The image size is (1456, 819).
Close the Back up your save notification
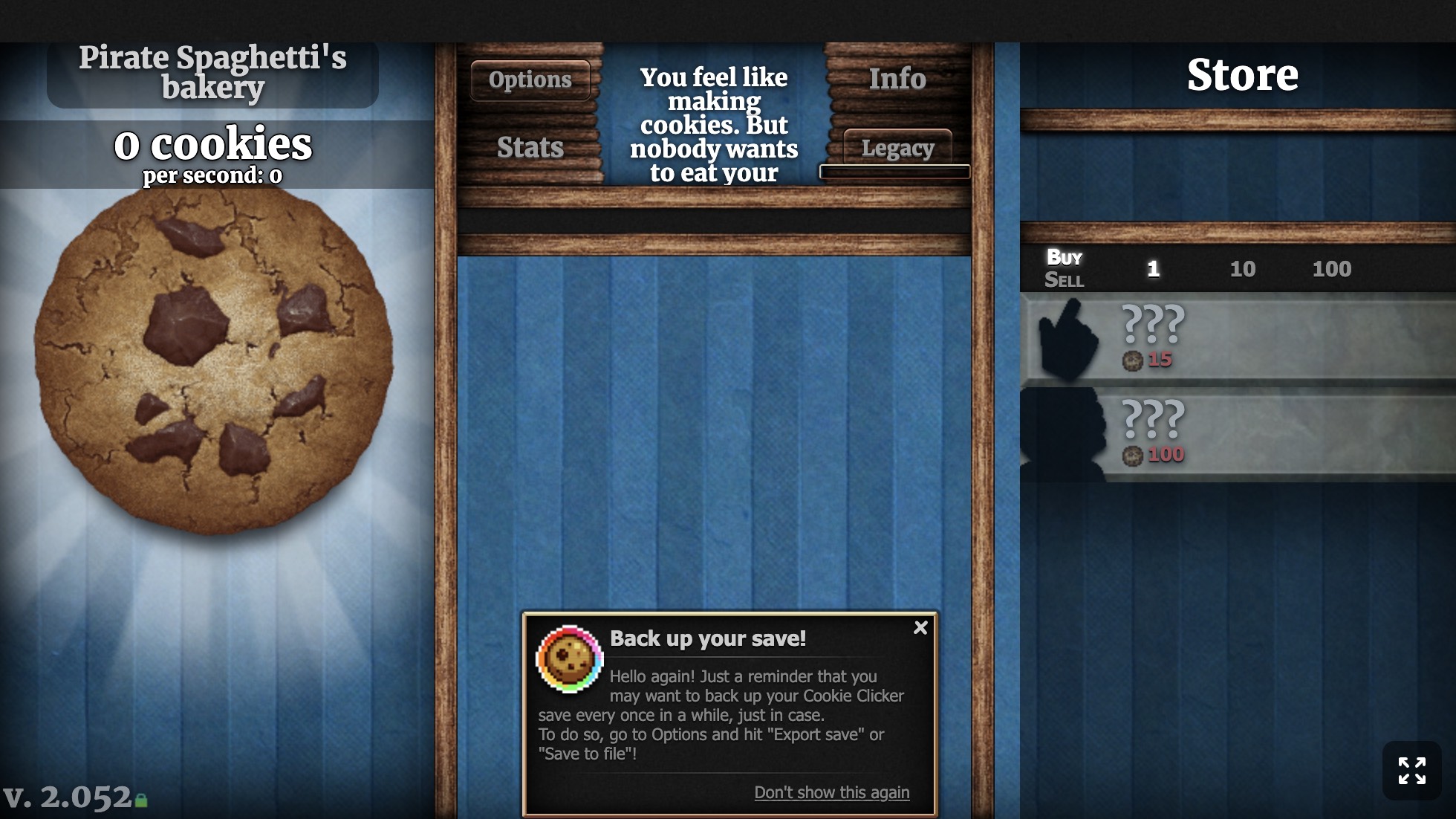[920, 628]
